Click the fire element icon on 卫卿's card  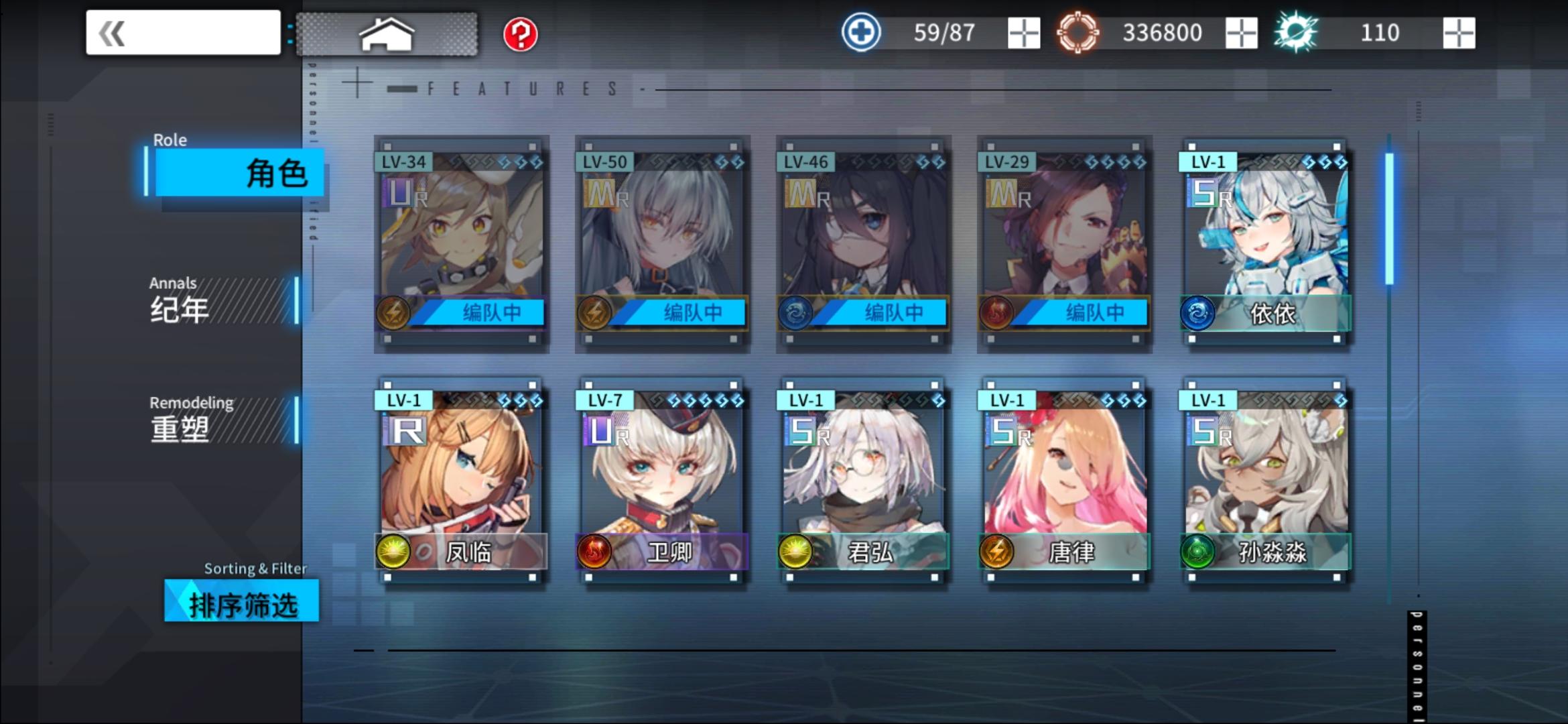(595, 551)
